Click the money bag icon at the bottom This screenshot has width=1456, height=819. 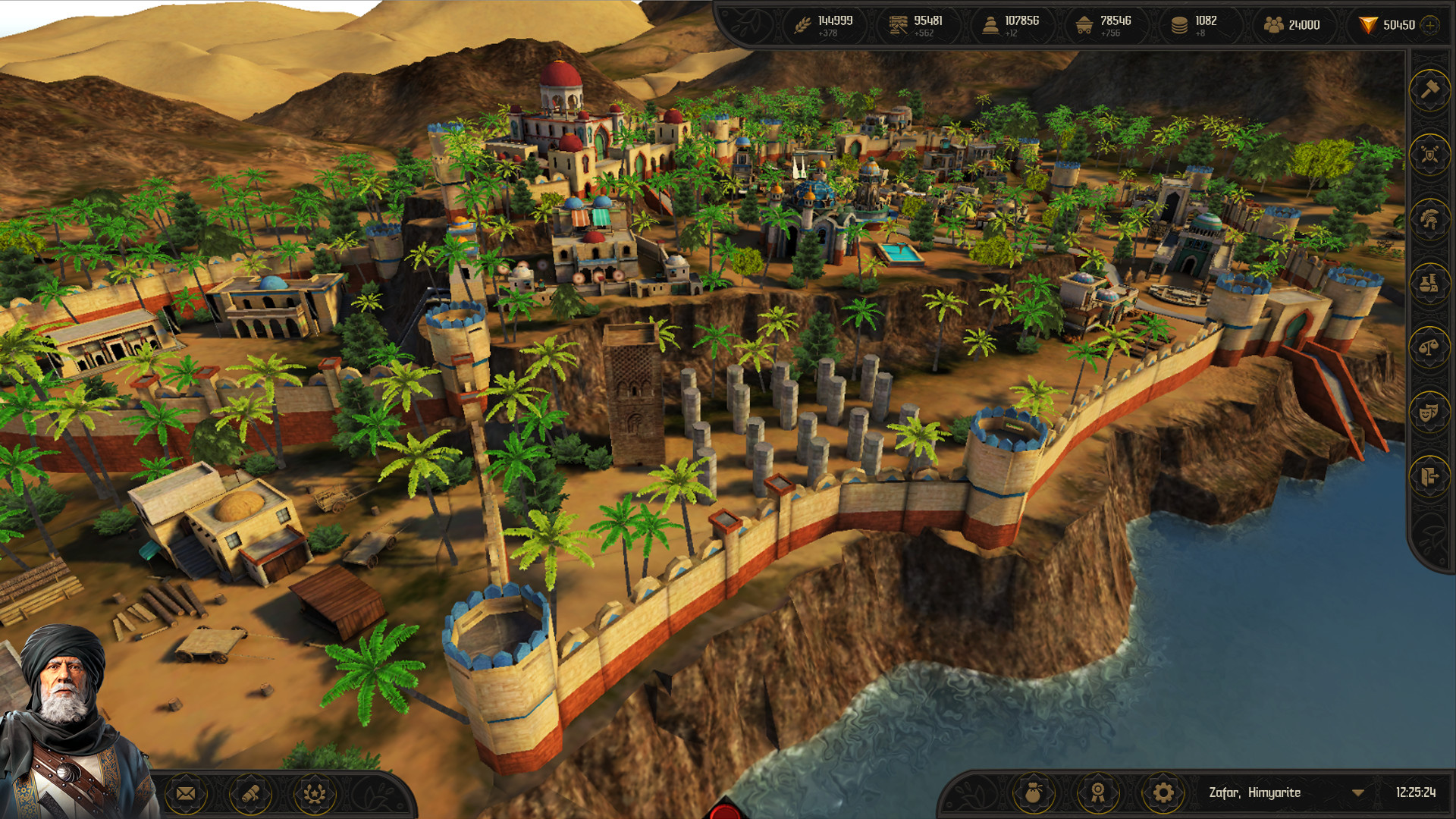[x=1036, y=793]
